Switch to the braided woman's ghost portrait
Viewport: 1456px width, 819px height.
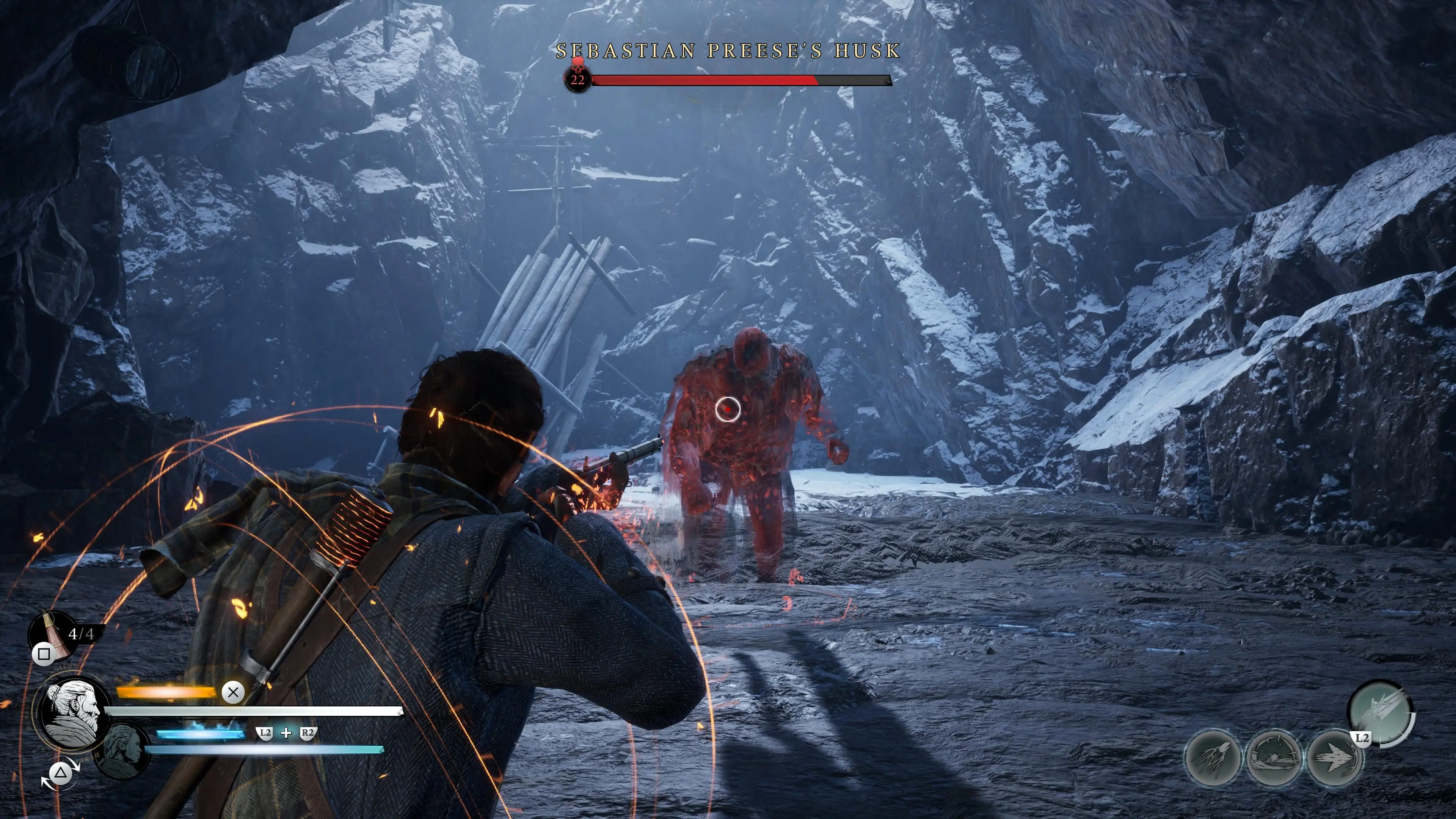122,751
